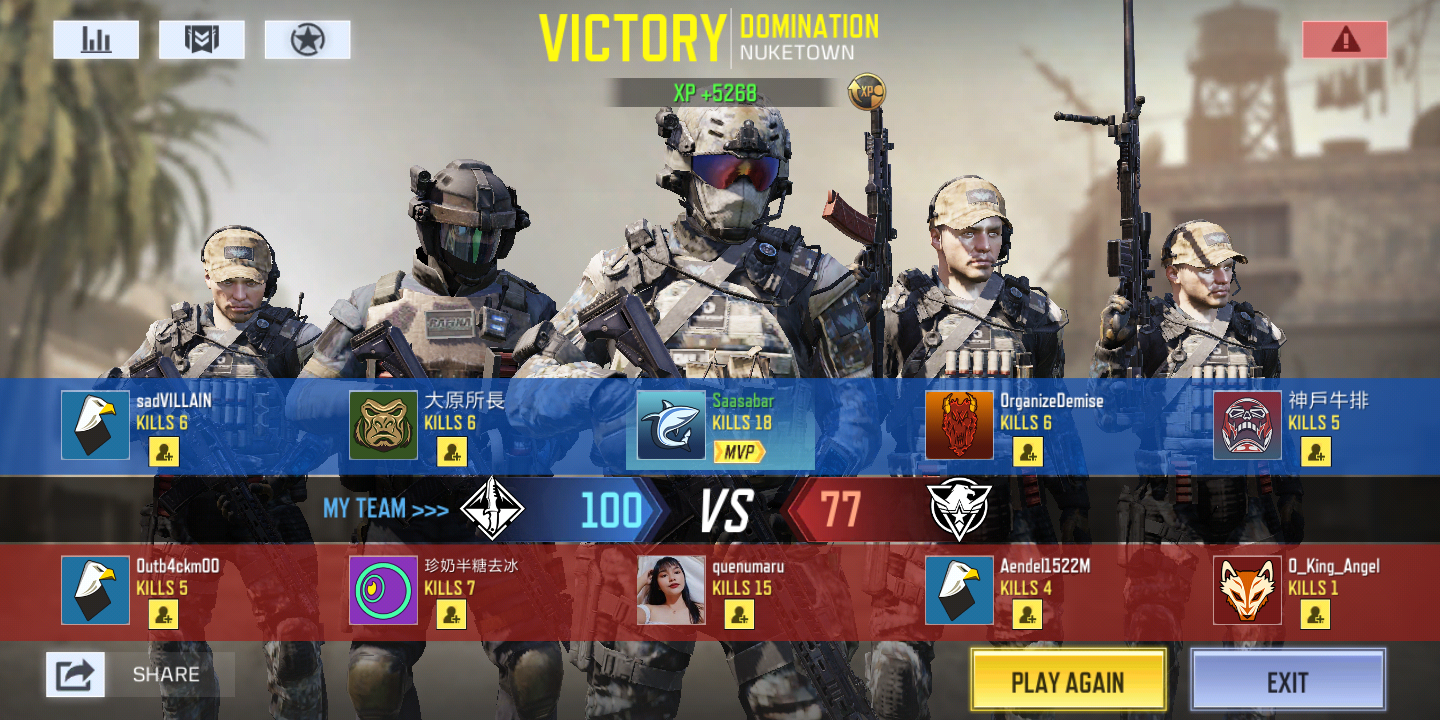Select the MVP player Saasabar's card

(720, 426)
